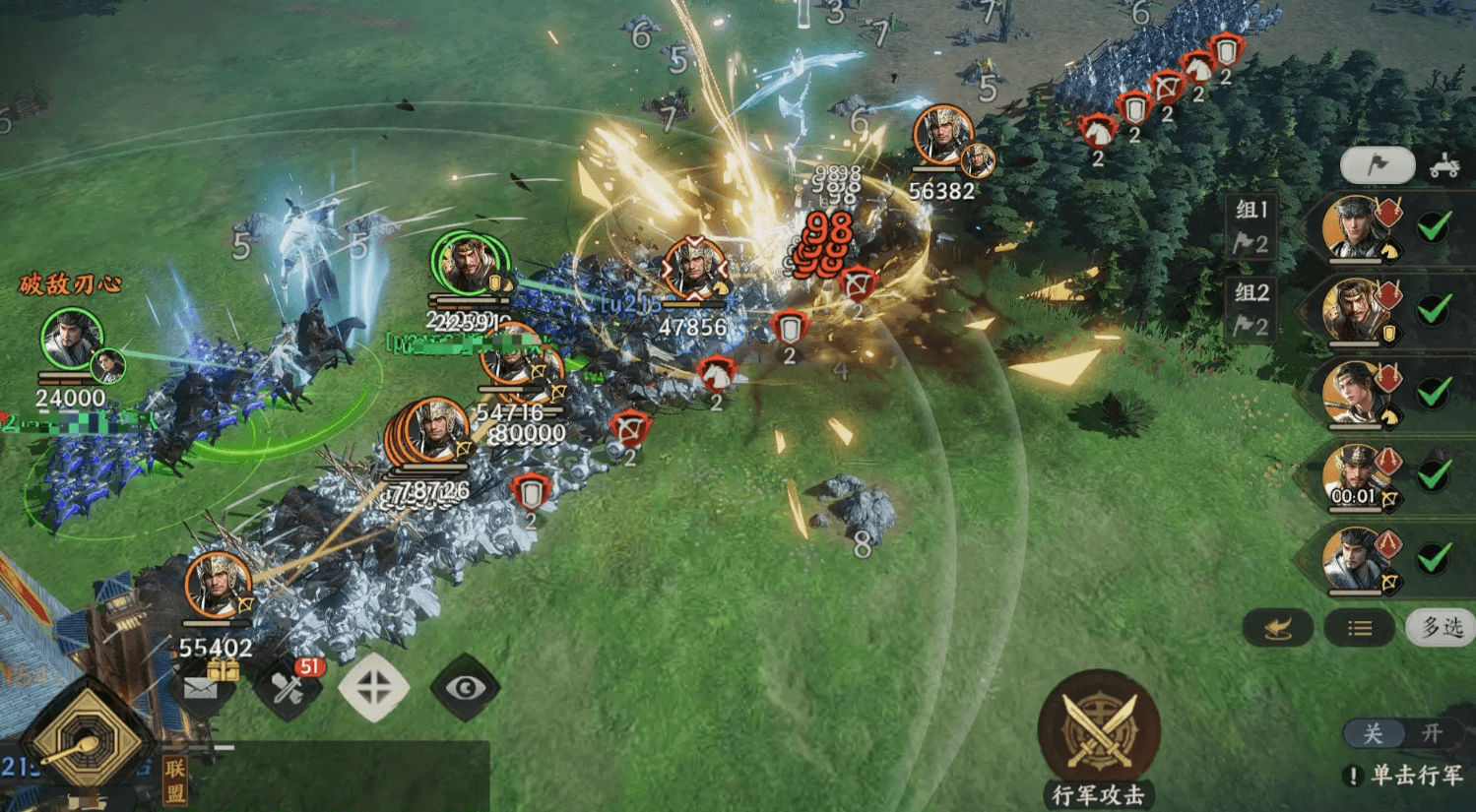Open battle reports with the 51 badge
The height and width of the screenshot is (812, 1476).
[x=289, y=688]
